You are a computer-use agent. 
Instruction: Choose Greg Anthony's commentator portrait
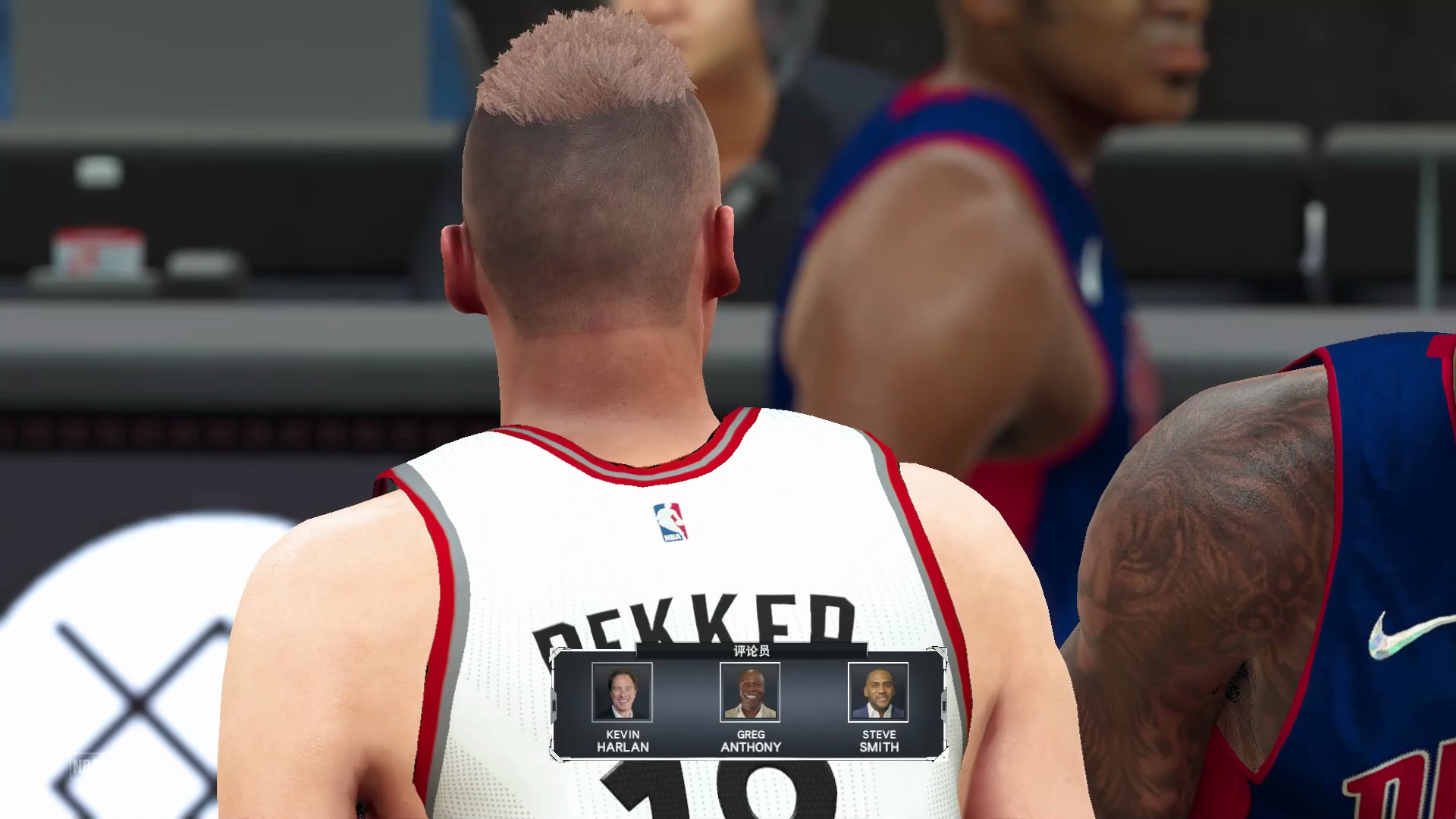tap(750, 692)
